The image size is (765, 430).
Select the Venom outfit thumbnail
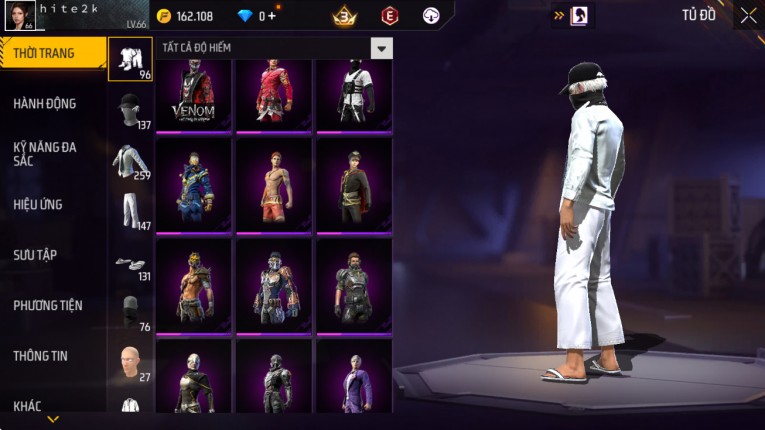pos(193,95)
